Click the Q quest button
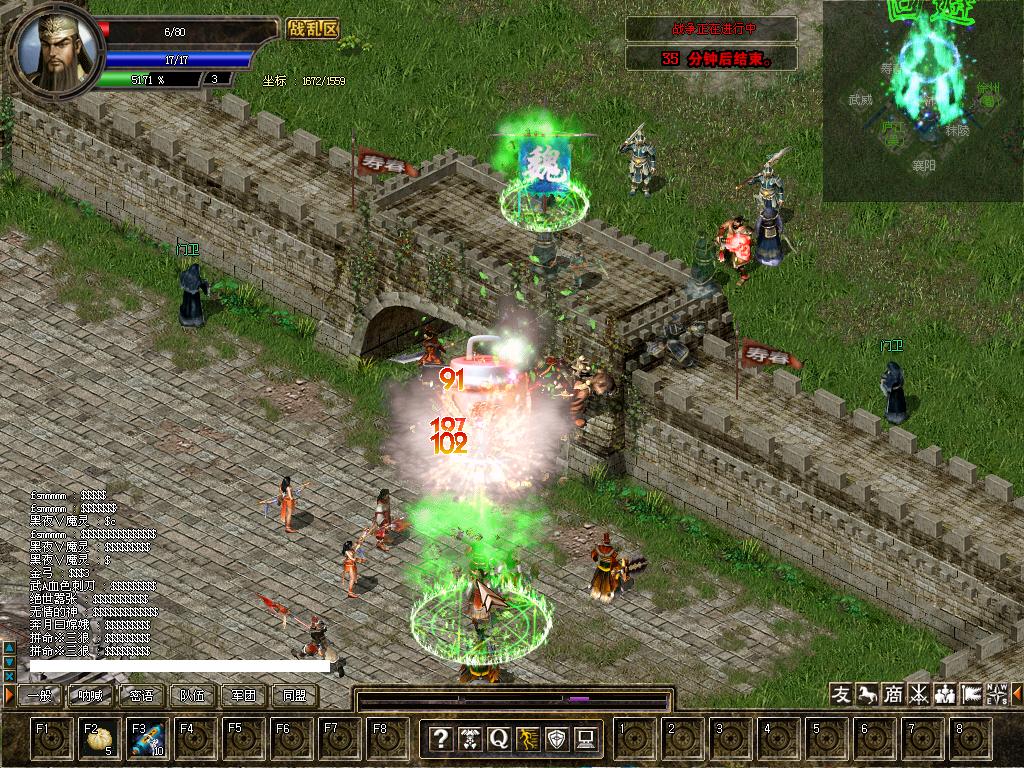 [498, 739]
